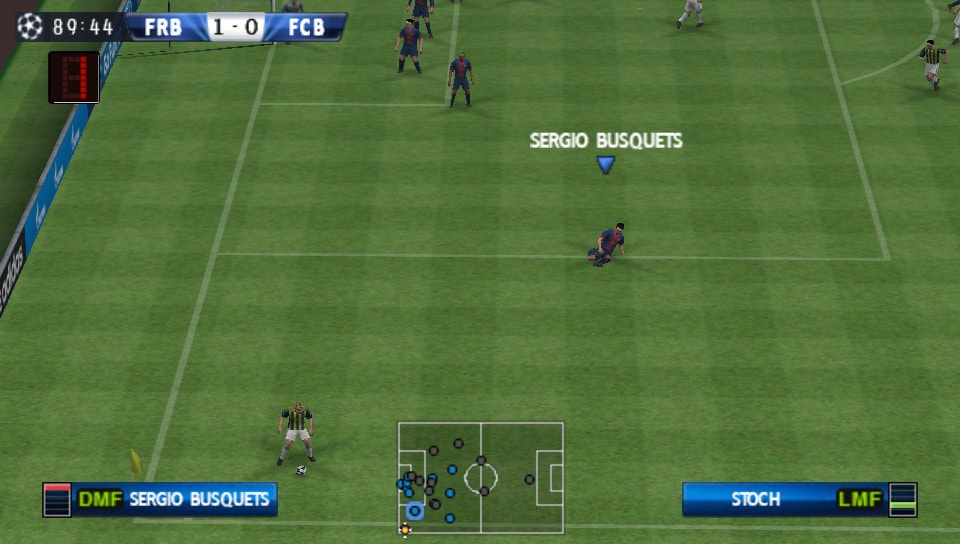
Task: Click the Champions League ball logo
Action: pos(30,26)
